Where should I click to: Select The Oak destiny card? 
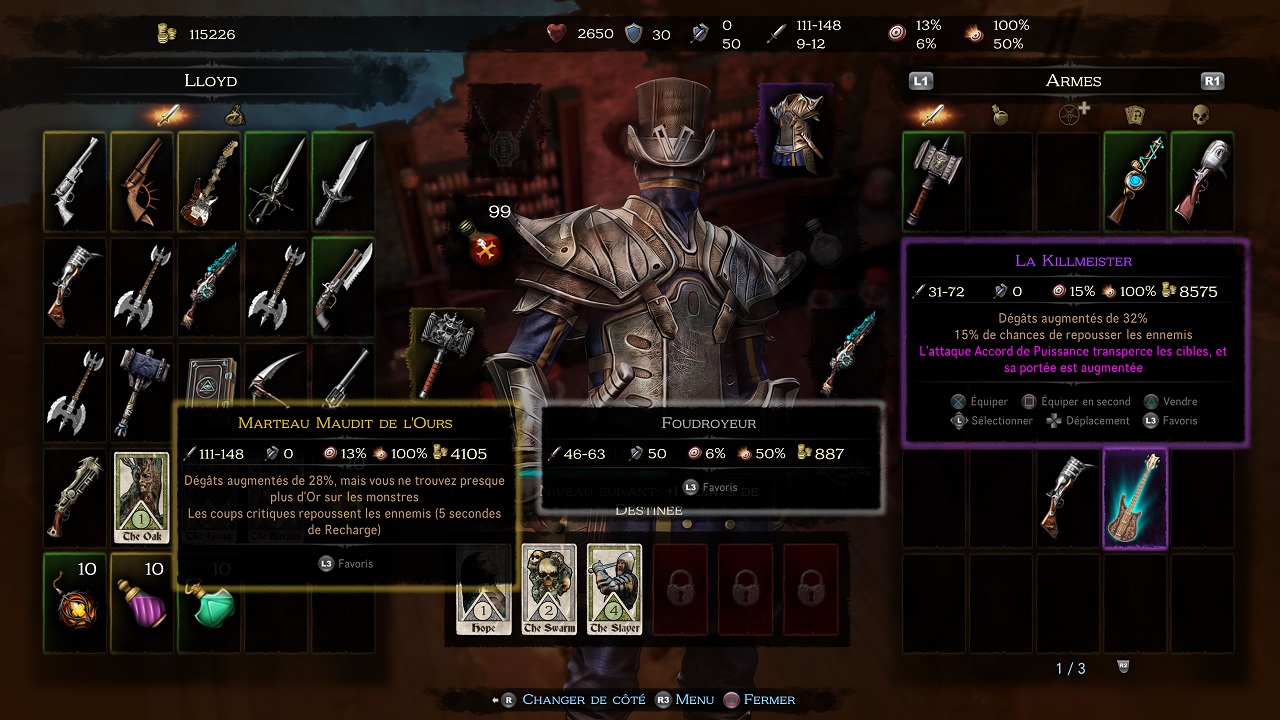[x=141, y=497]
